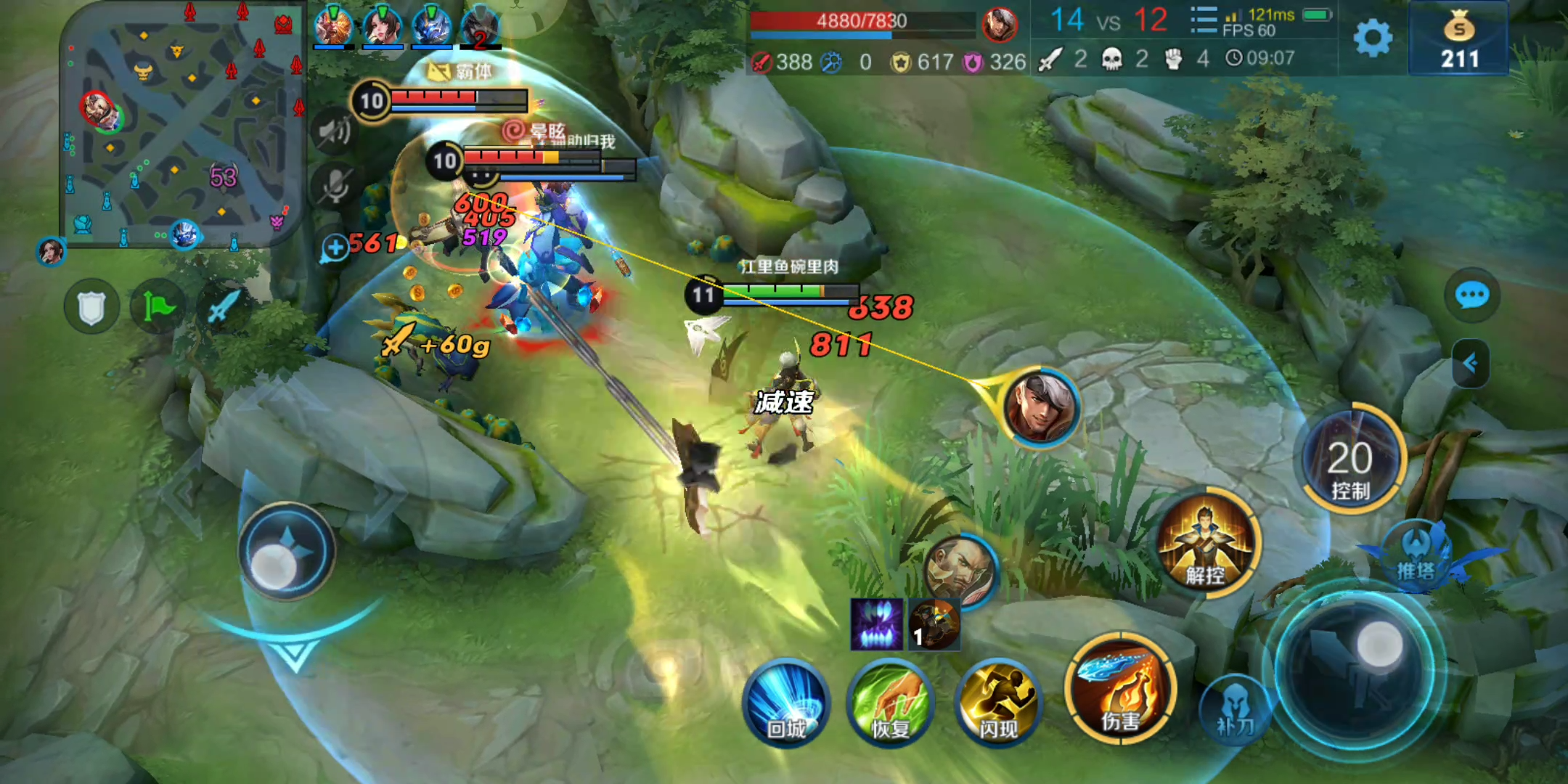Open the settings gear
1568x784 pixels.
click(1373, 38)
